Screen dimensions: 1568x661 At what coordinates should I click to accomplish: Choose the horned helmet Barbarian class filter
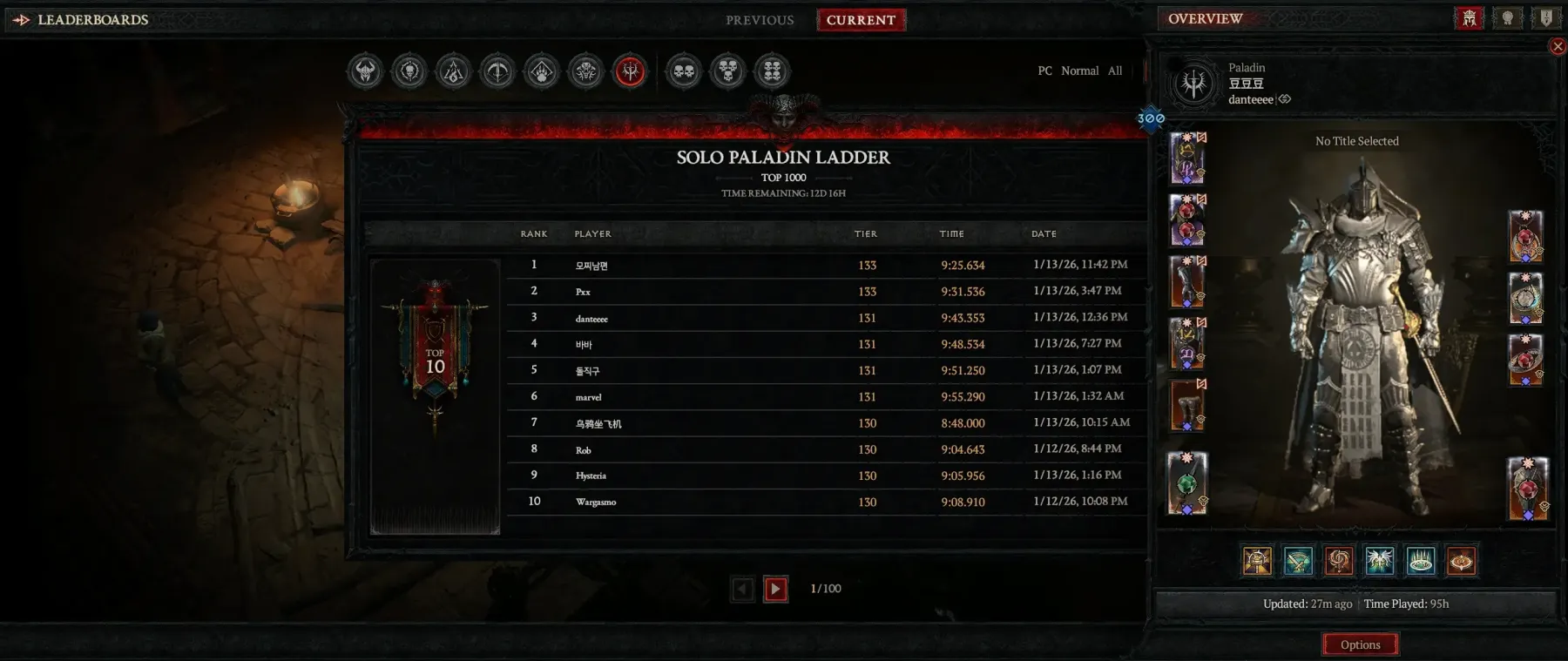pyautogui.click(x=366, y=71)
